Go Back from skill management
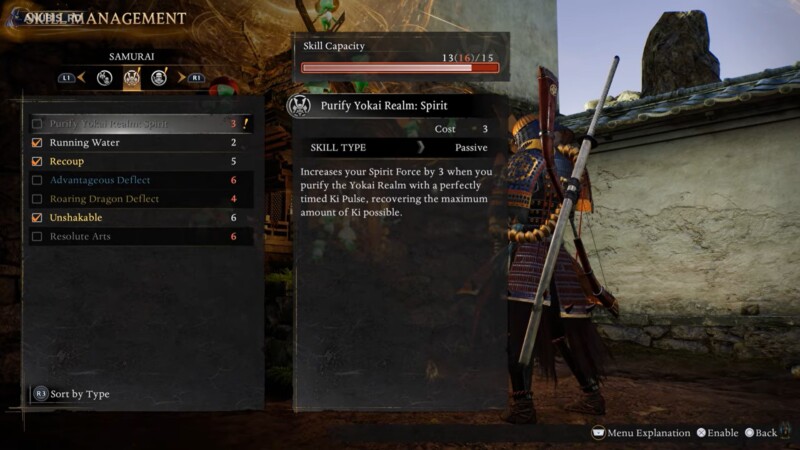 click(x=760, y=433)
